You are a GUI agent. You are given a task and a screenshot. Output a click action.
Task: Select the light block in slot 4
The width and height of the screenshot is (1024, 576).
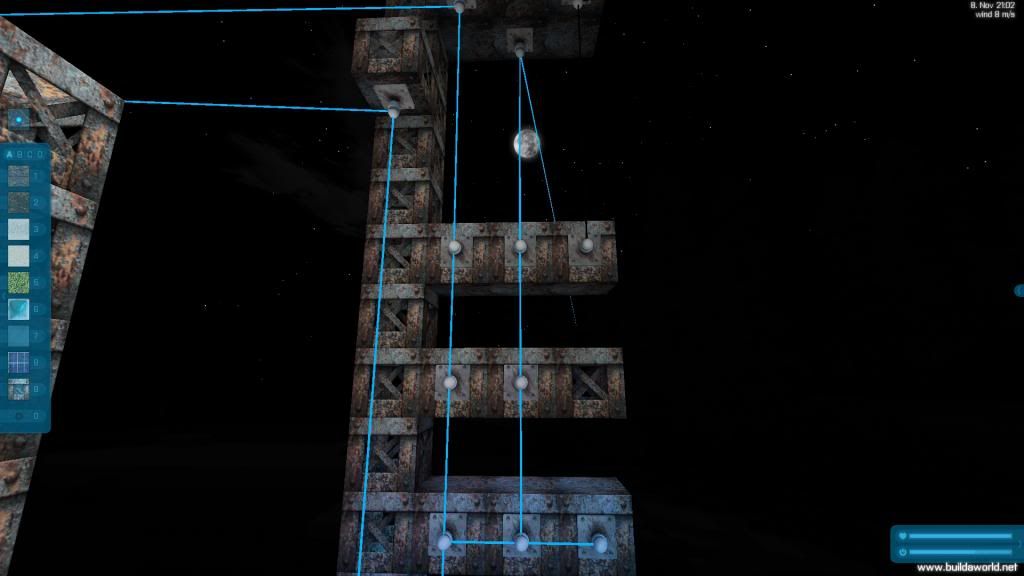tap(18, 257)
